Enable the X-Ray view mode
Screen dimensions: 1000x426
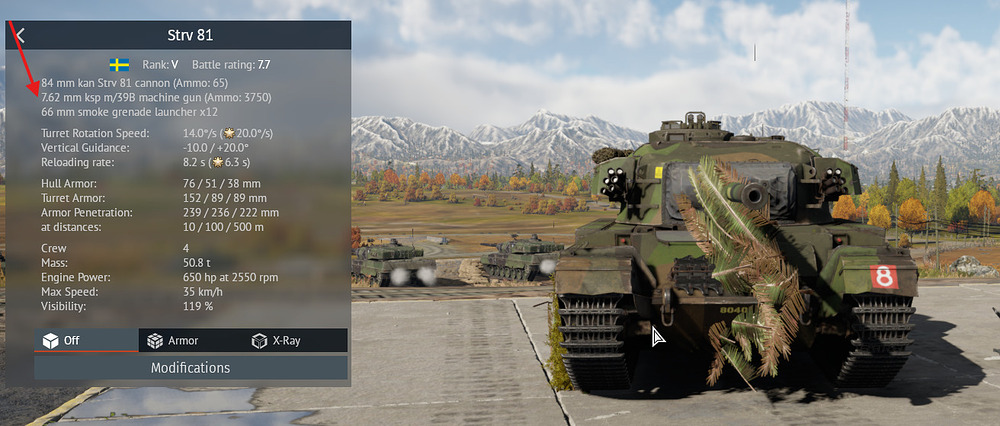click(296, 340)
